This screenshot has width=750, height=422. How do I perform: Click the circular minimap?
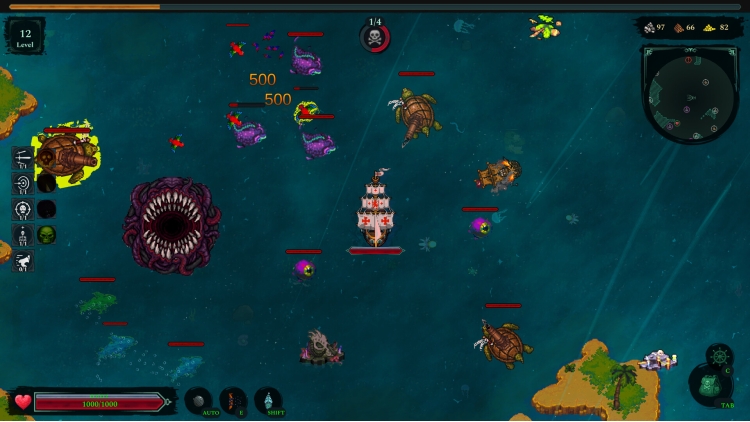point(691,94)
